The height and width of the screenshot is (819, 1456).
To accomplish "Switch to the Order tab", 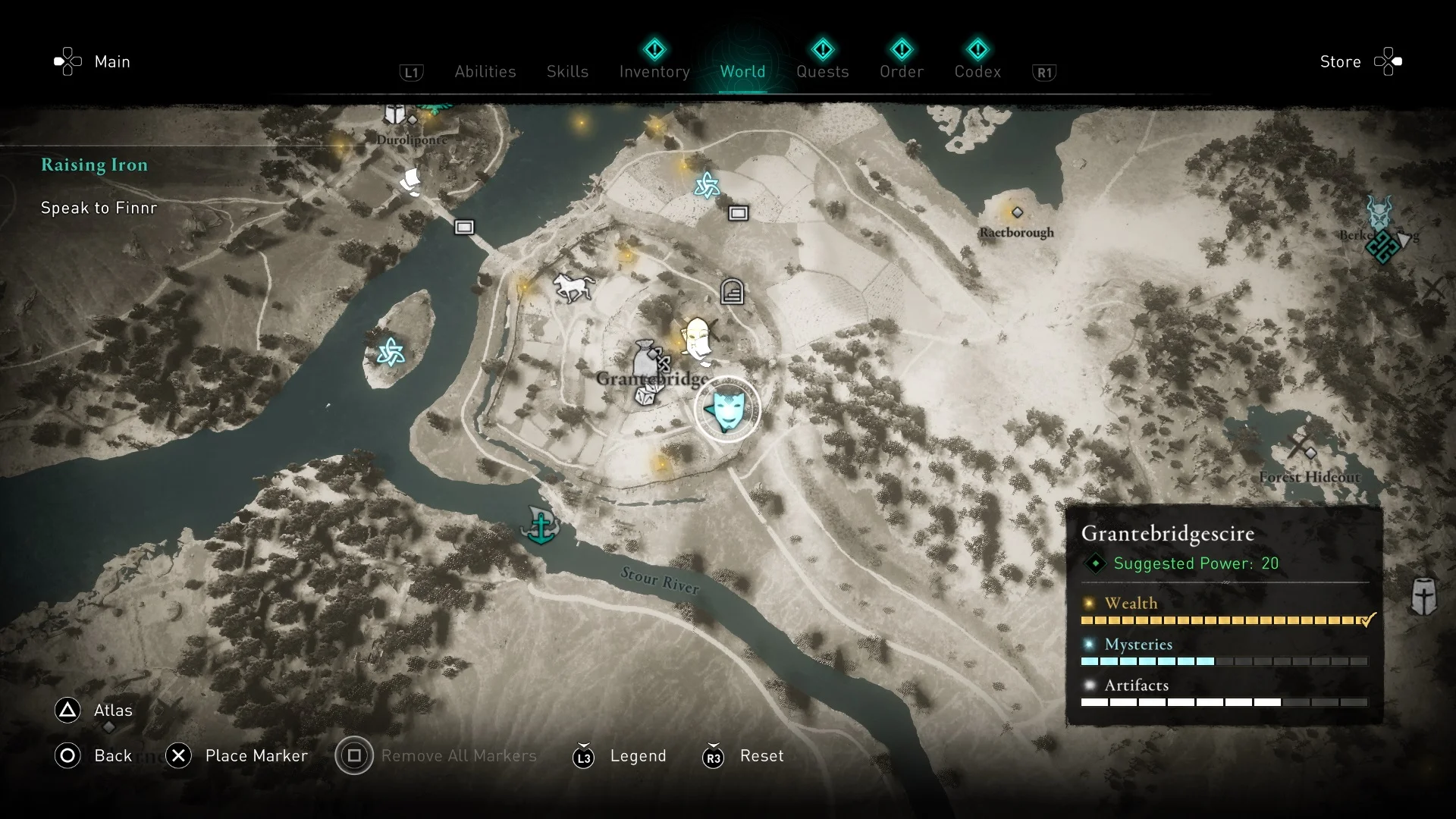I will 901,71.
